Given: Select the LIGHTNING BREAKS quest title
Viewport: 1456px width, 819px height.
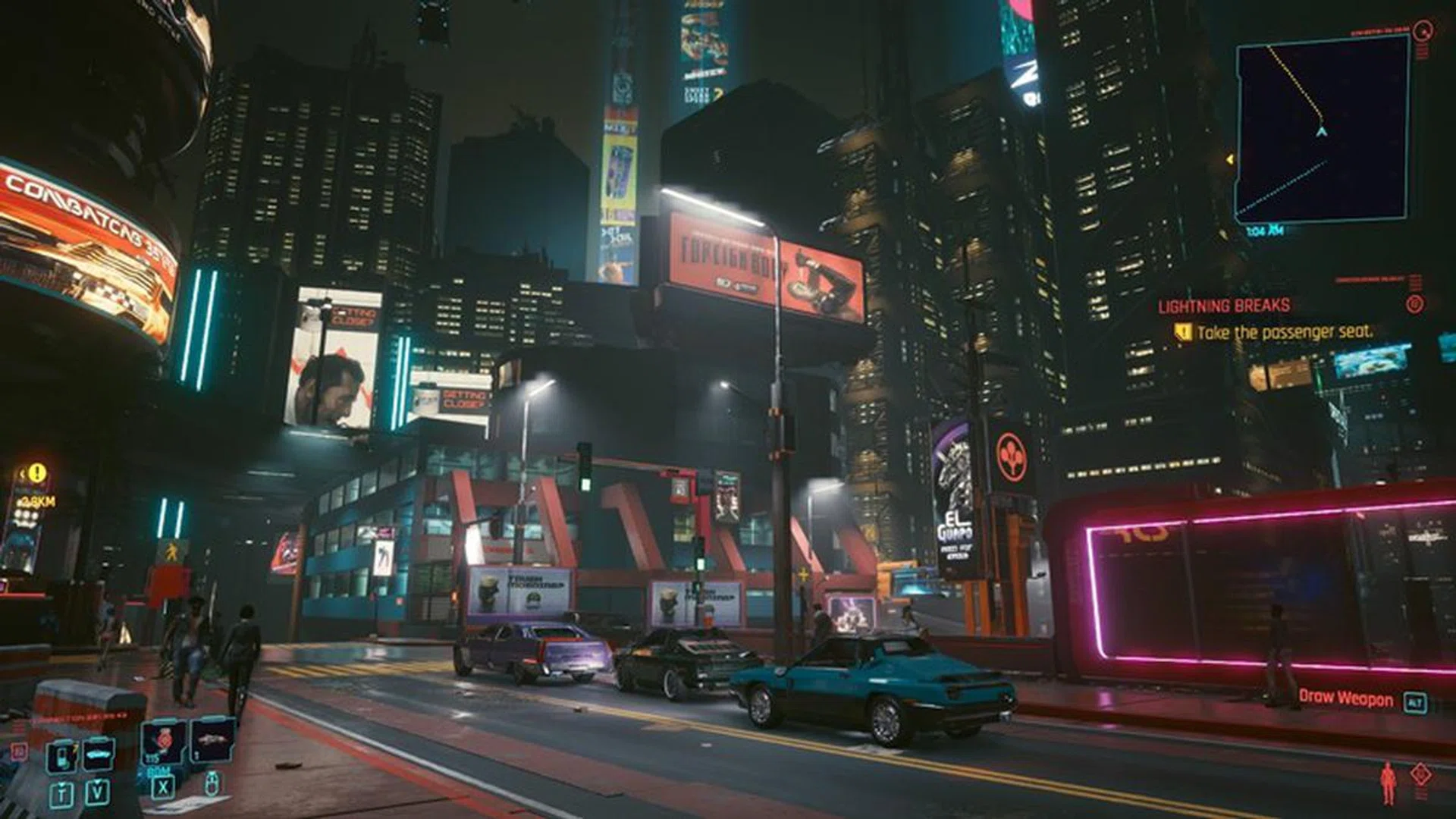Looking at the screenshot, I should 1223,305.
